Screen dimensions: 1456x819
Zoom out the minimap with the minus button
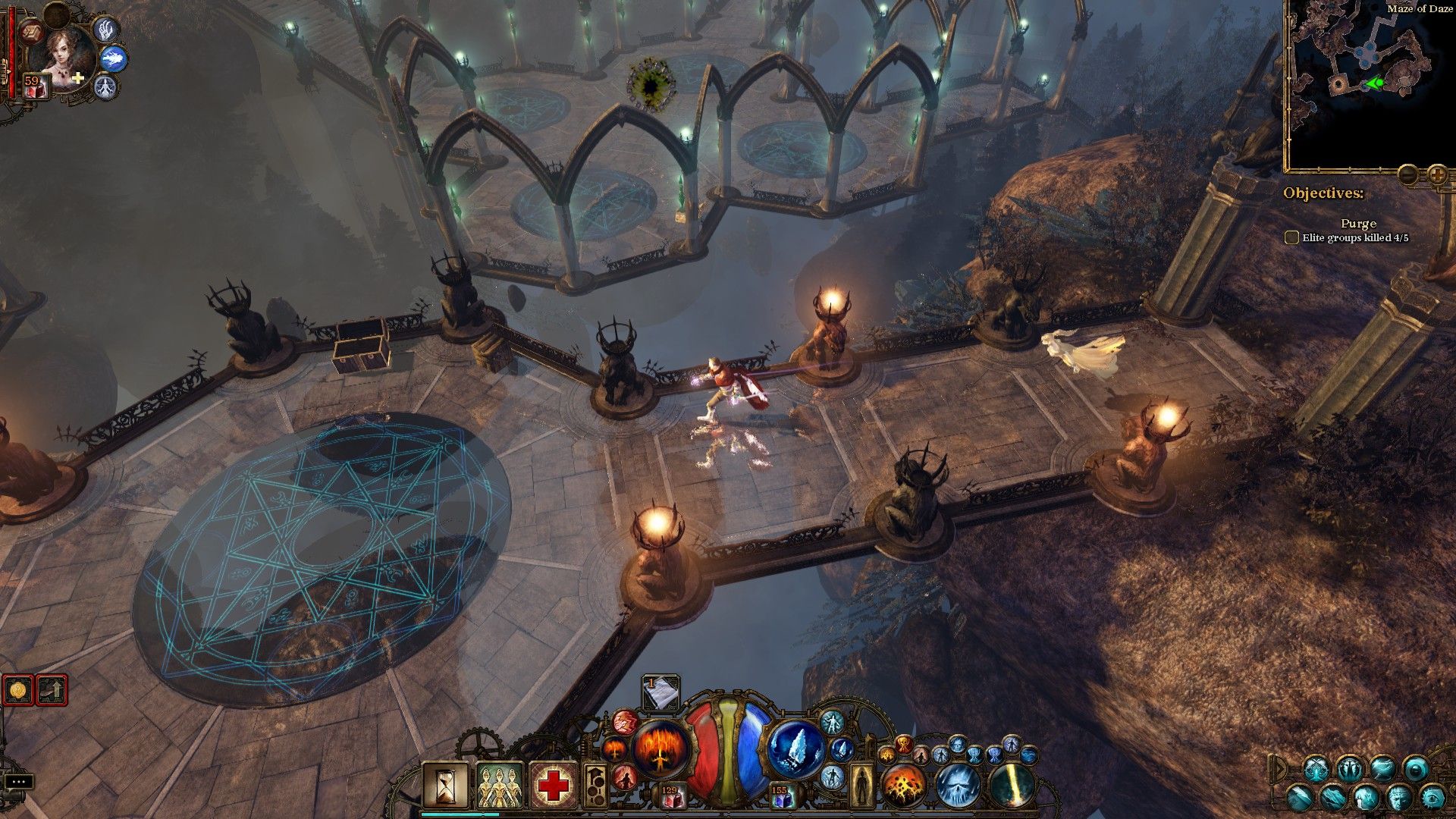tap(1407, 174)
